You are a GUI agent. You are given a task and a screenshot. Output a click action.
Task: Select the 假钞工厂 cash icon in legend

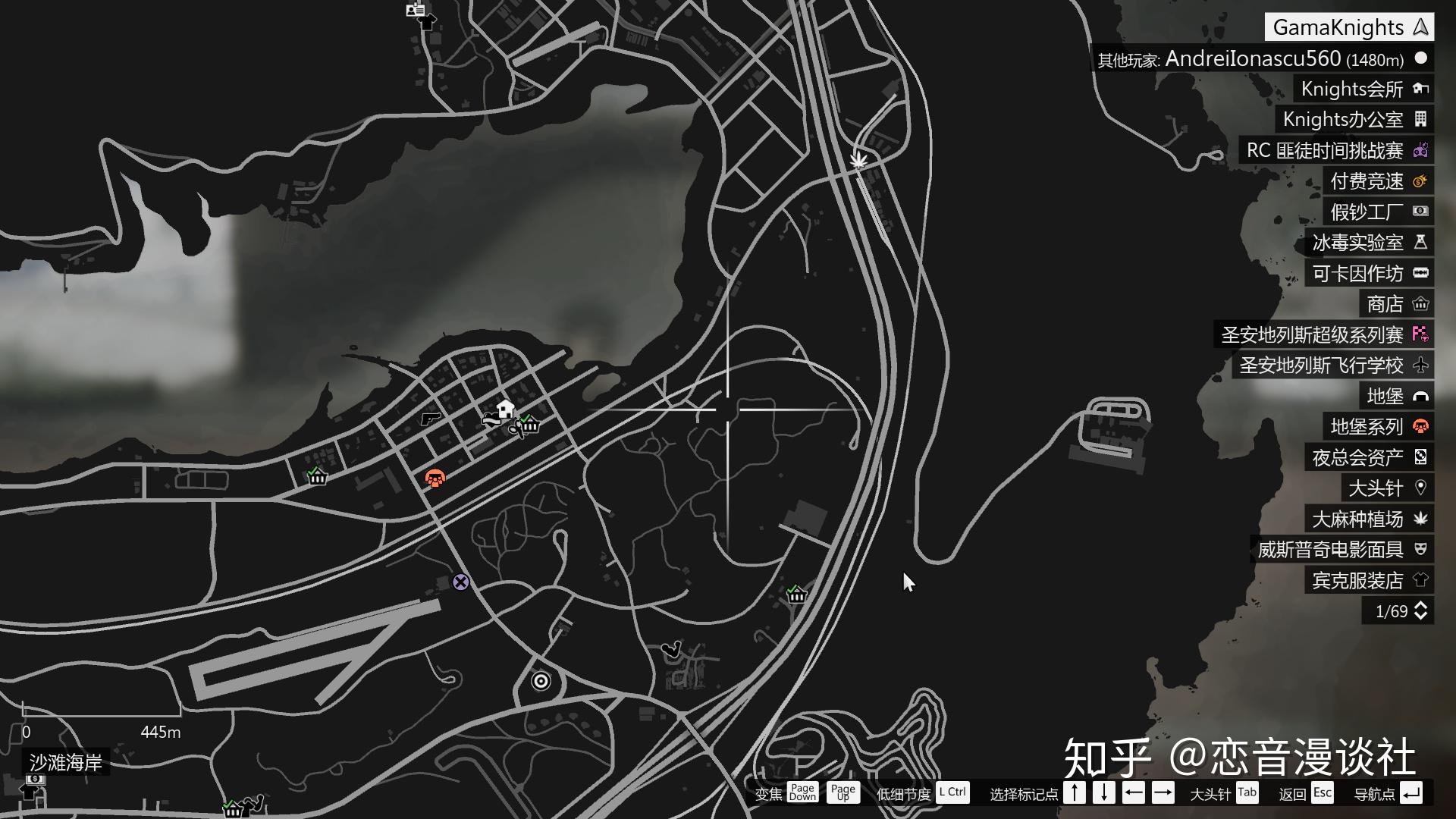[x=1422, y=212]
